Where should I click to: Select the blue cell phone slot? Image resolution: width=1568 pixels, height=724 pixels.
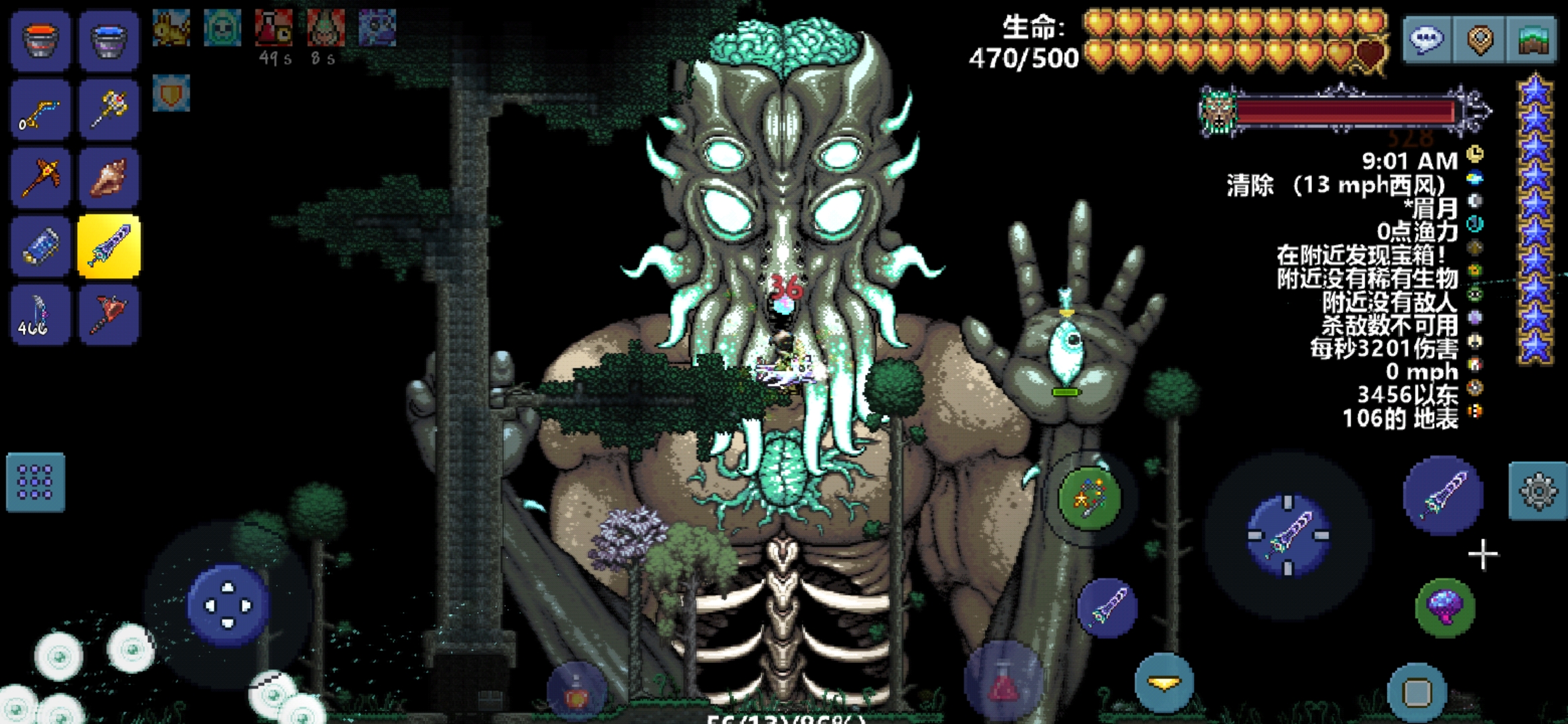click(40, 247)
